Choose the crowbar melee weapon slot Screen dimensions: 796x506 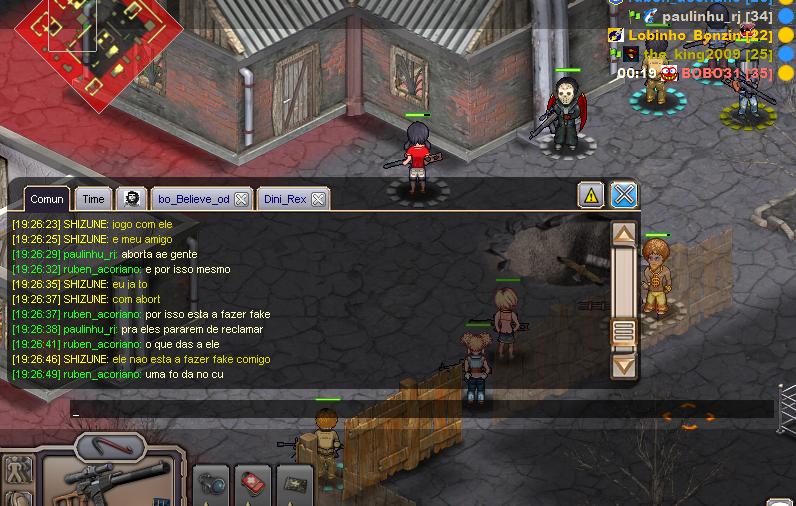[x=110, y=446]
